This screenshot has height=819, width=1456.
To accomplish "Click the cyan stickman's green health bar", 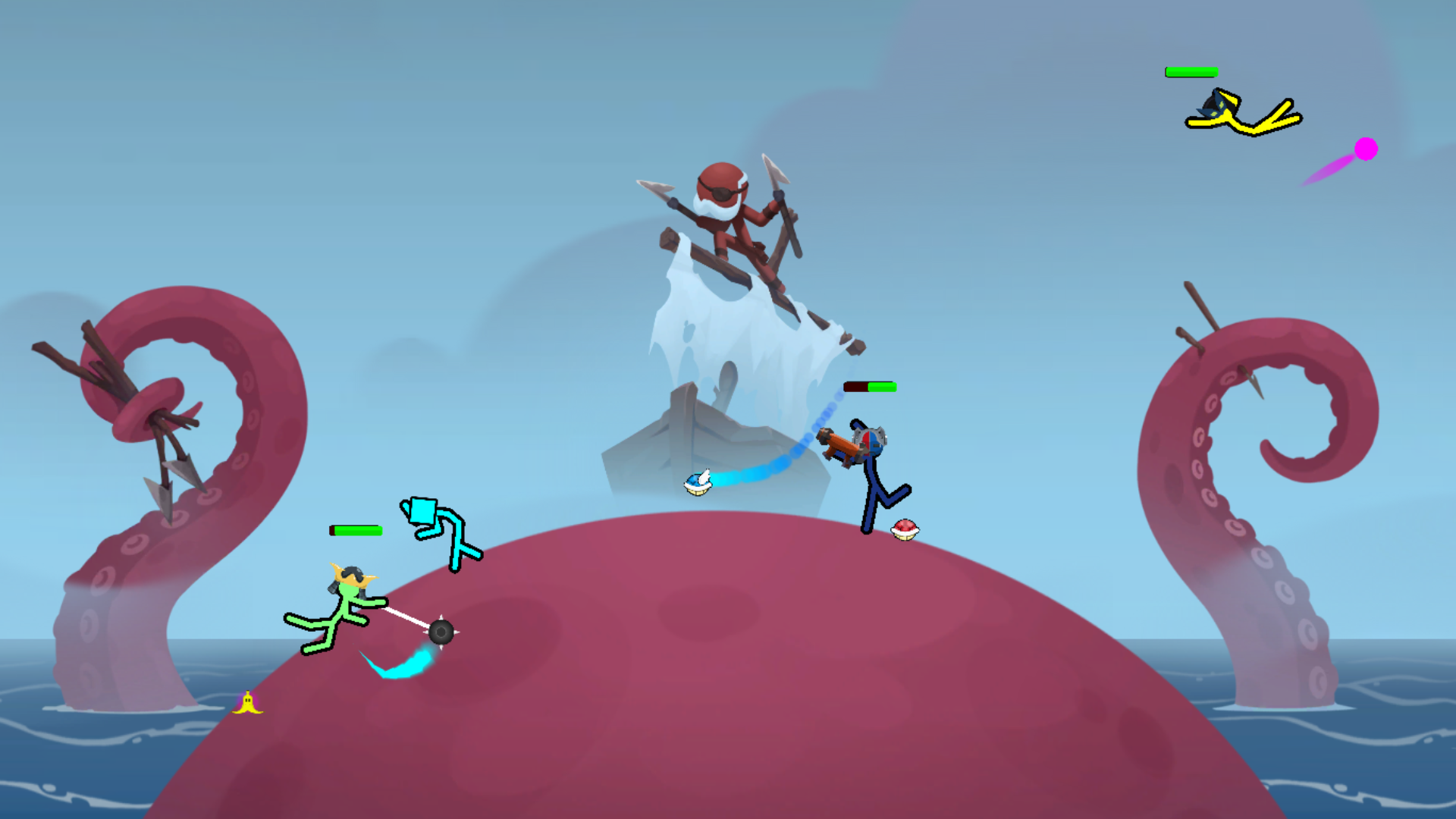I will pyautogui.click(x=354, y=529).
